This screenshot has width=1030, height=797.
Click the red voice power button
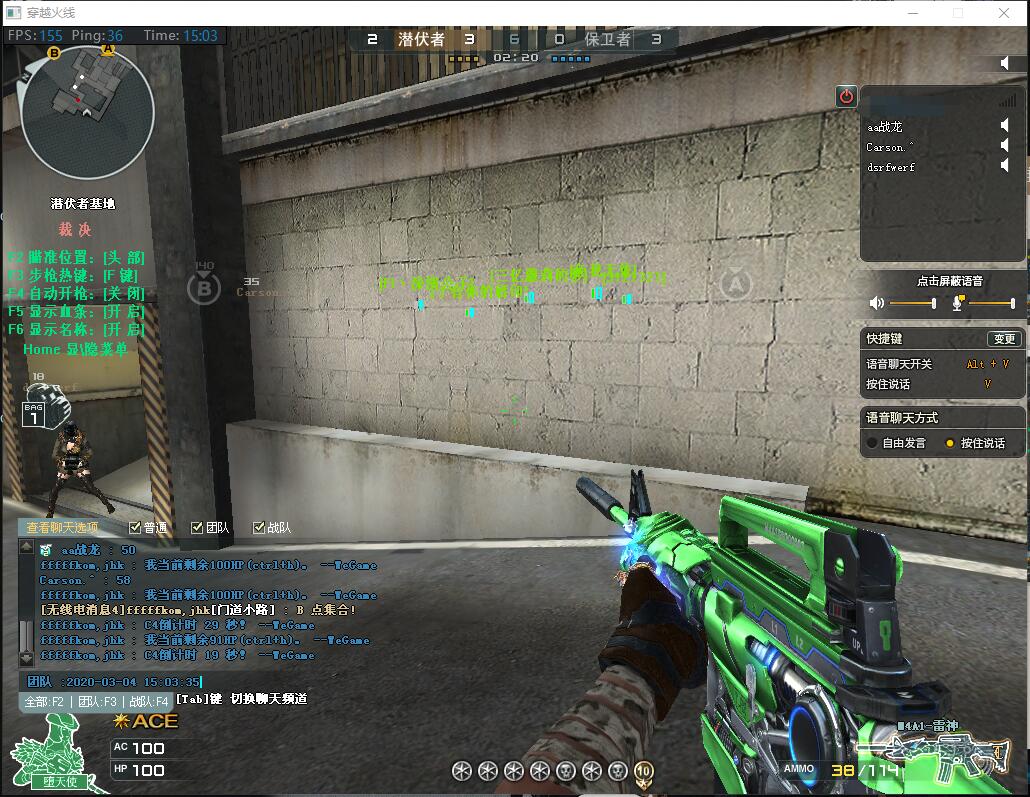[x=847, y=96]
